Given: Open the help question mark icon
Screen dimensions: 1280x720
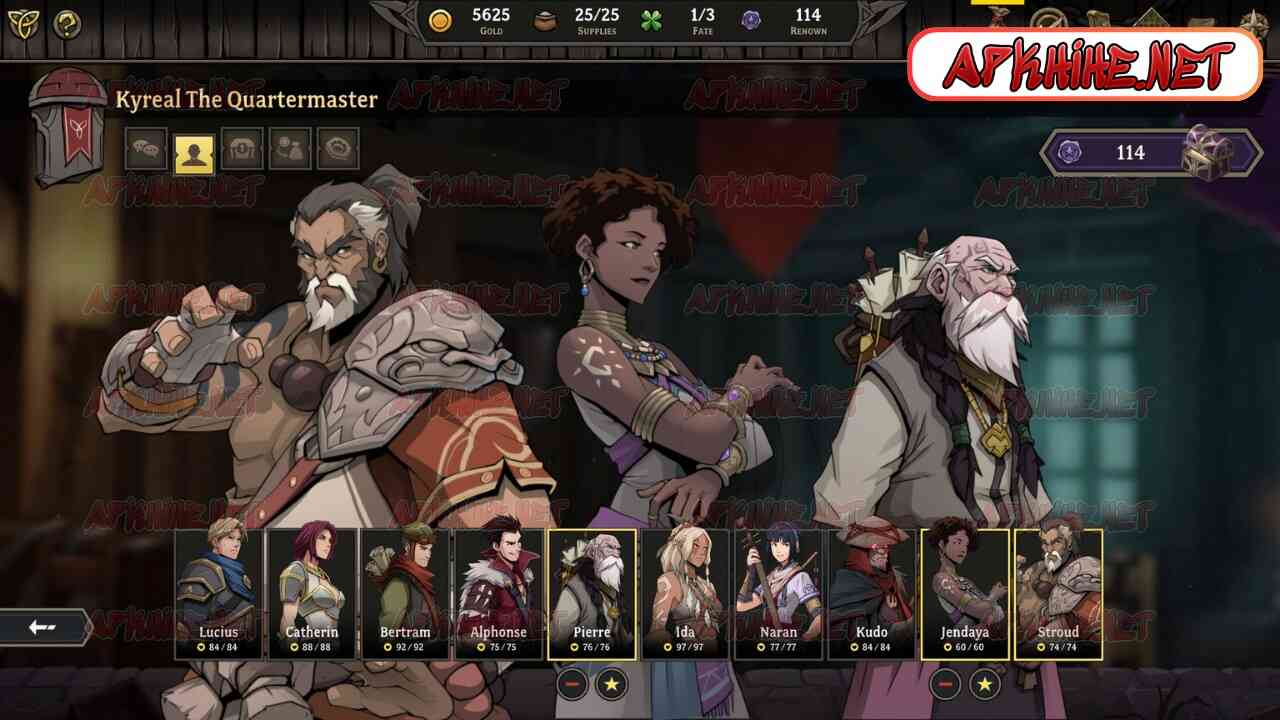Looking at the screenshot, I should (68, 24).
